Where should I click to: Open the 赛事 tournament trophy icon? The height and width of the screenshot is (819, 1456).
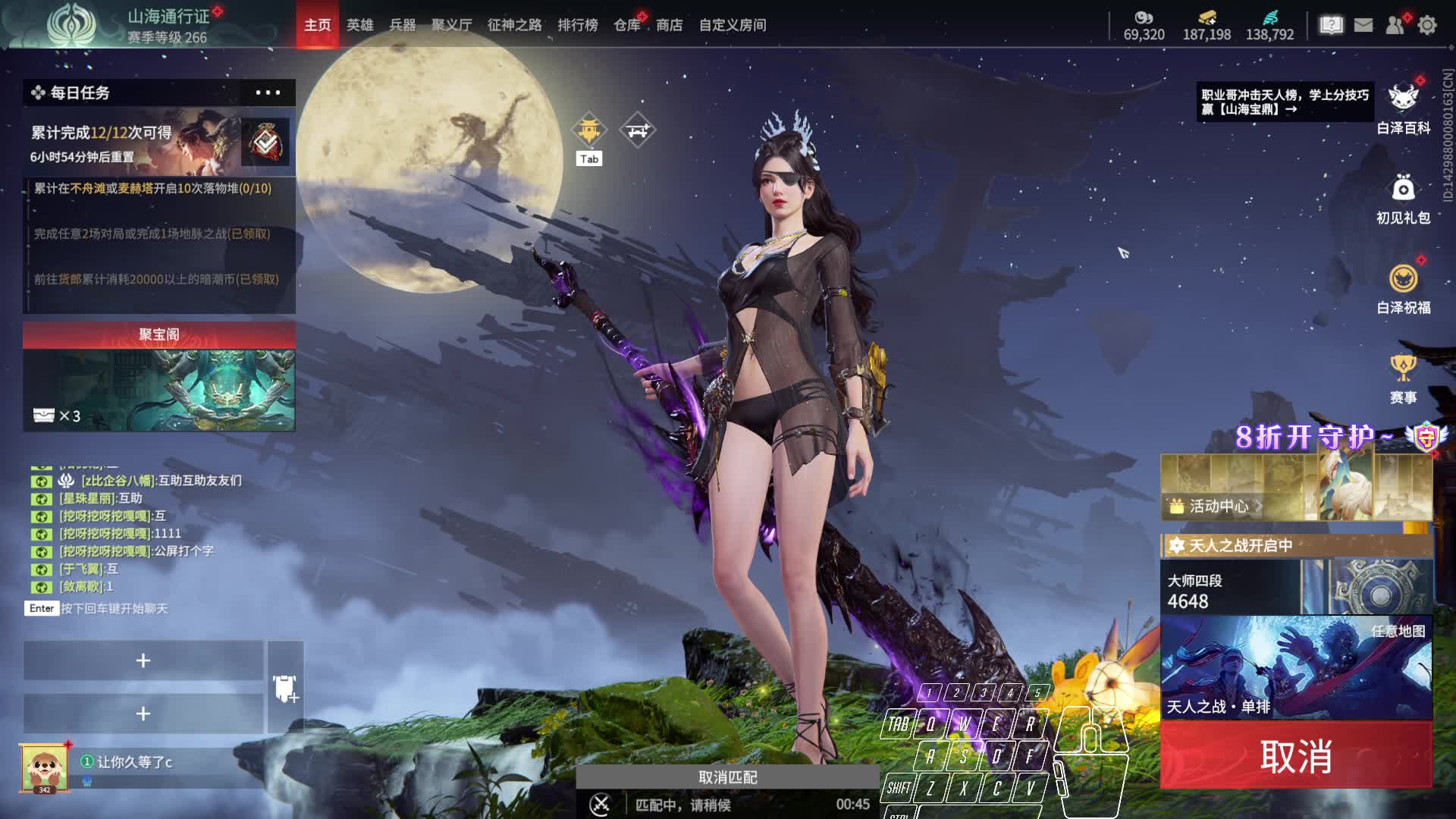pyautogui.click(x=1403, y=378)
